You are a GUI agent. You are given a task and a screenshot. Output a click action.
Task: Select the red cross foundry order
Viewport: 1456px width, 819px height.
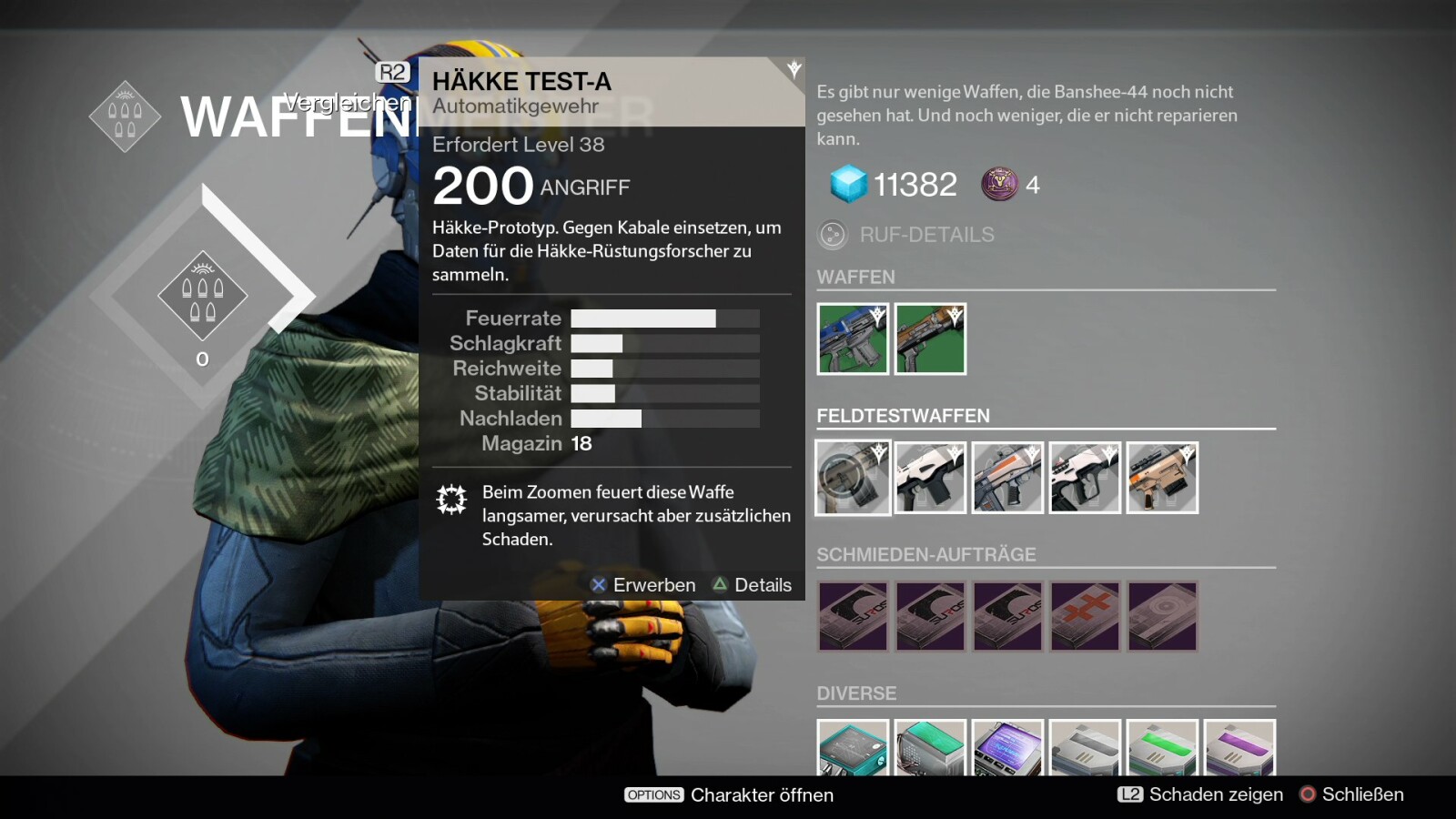(x=1085, y=616)
